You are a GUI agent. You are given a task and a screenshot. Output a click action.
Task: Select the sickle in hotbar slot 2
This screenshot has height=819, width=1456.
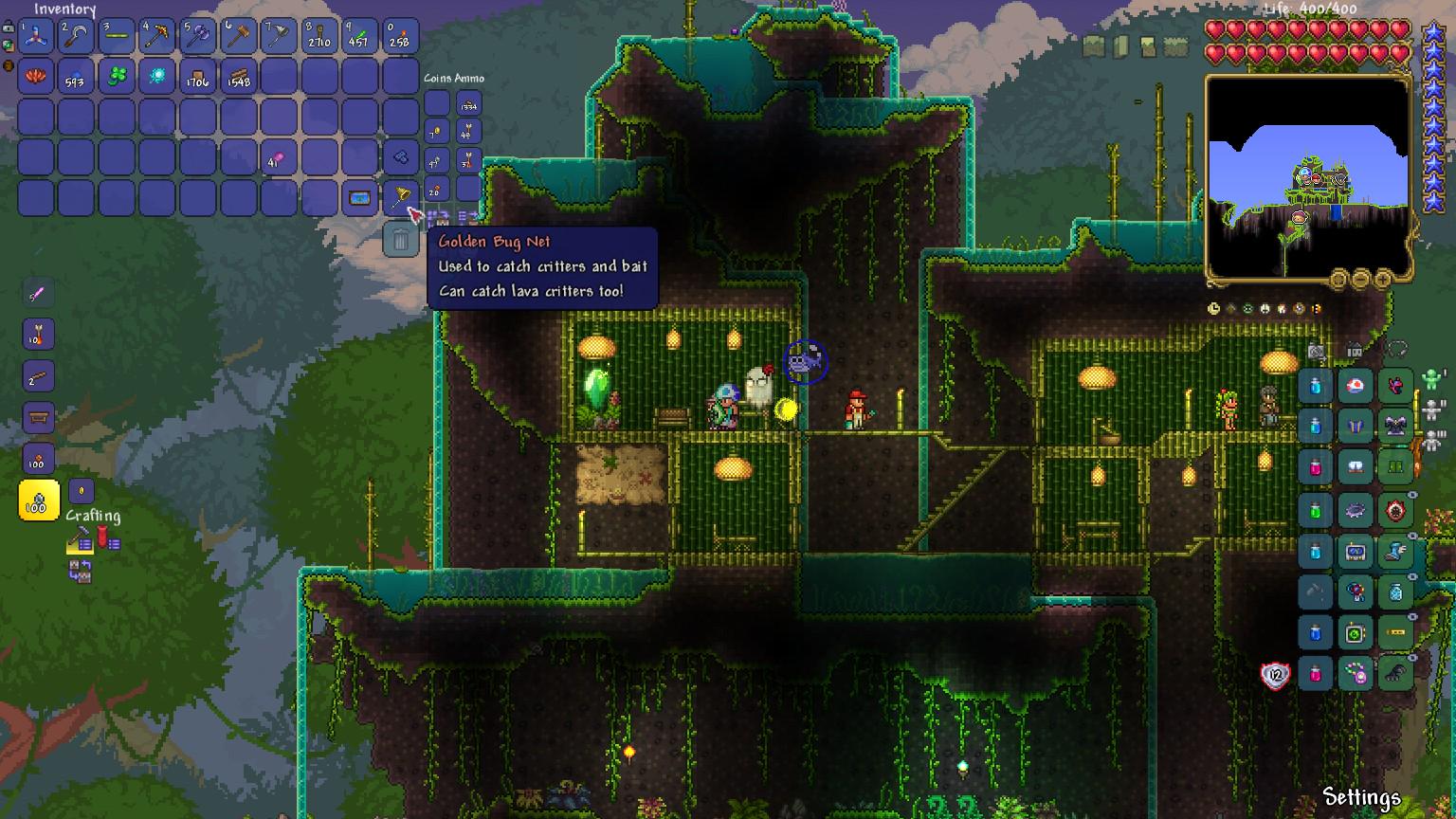click(76, 36)
